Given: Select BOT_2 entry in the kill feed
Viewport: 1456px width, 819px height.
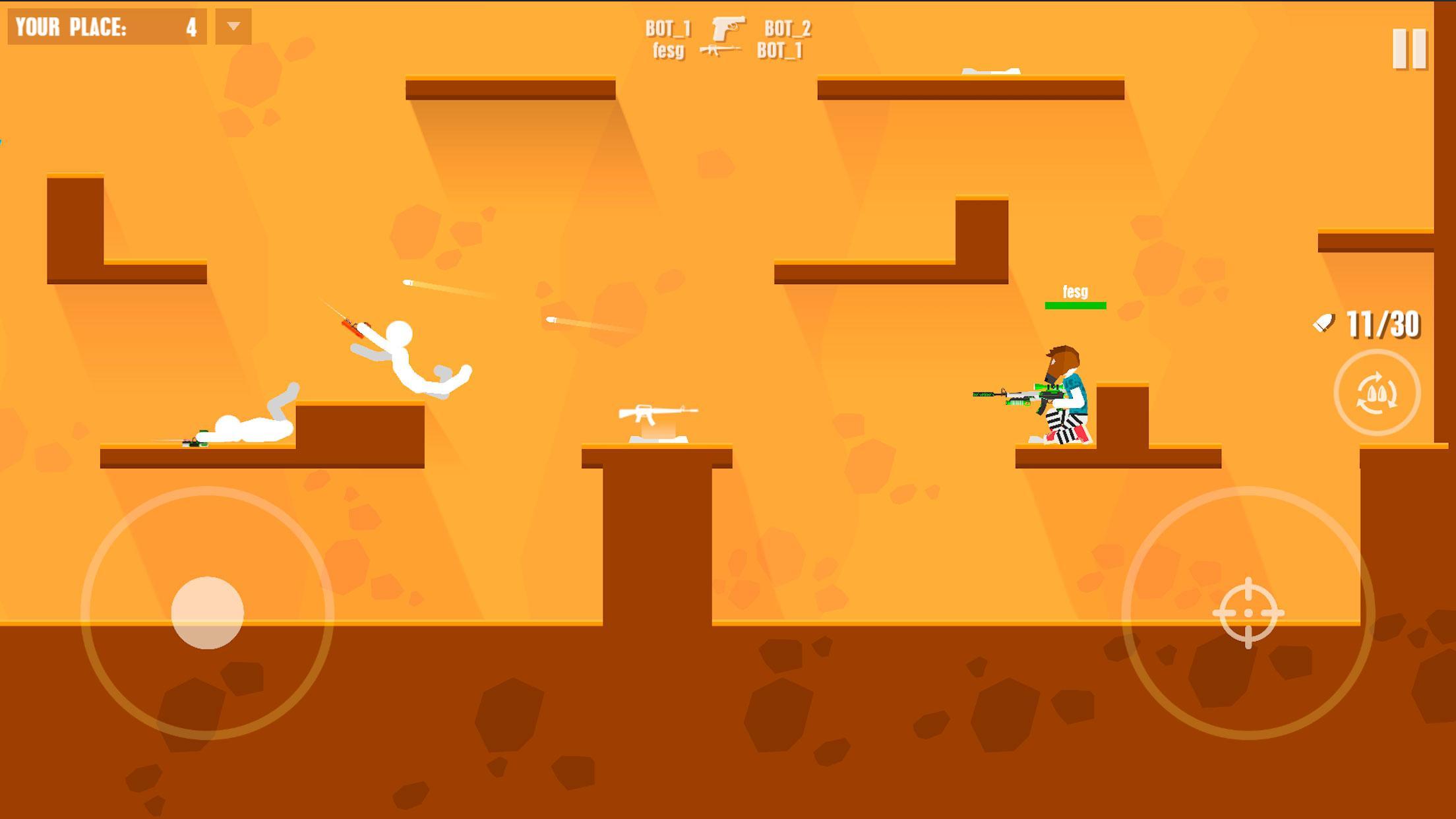Looking at the screenshot, I should (x=788, y=27).
